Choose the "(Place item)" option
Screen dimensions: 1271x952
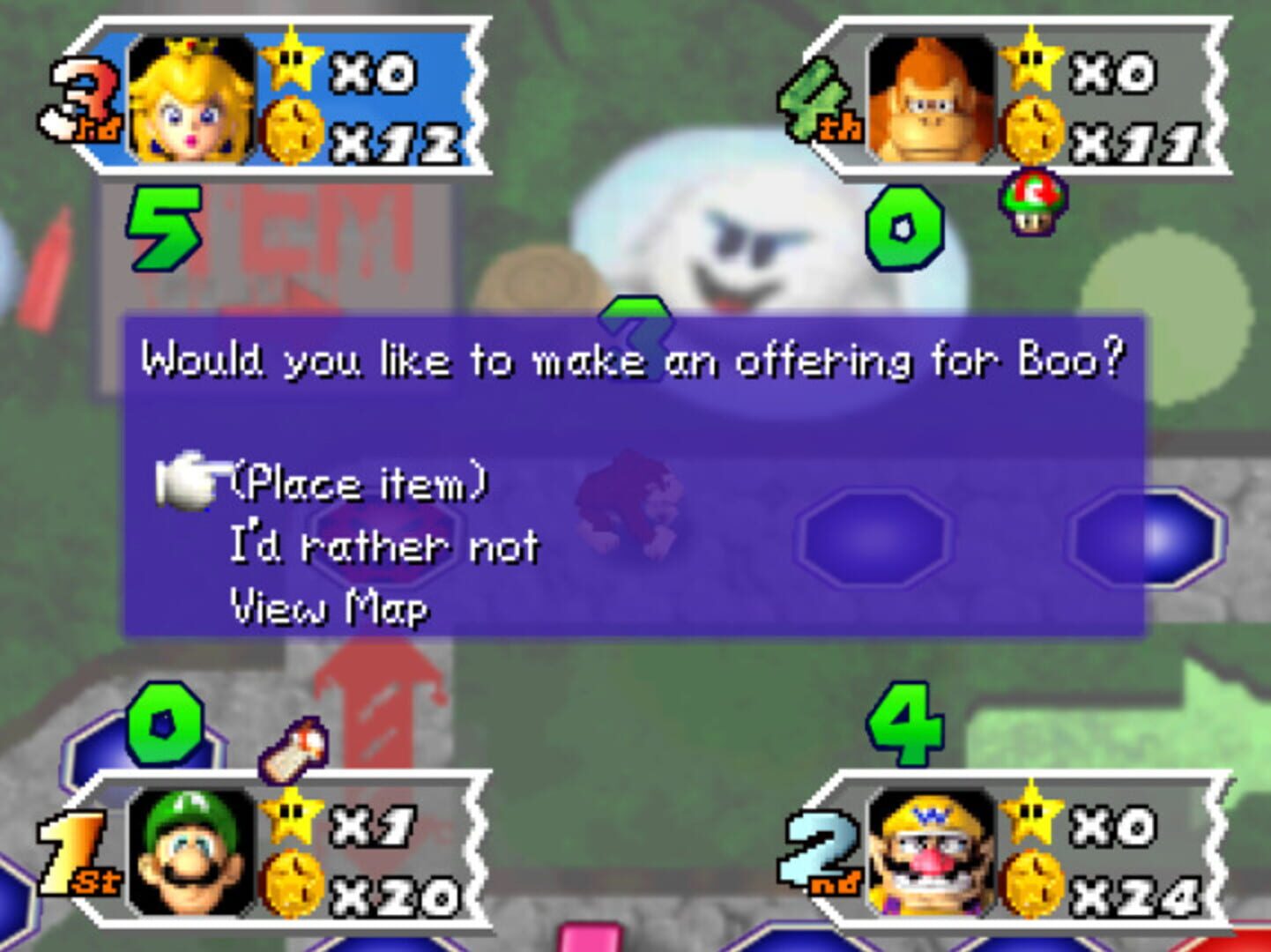pos(358,484)
